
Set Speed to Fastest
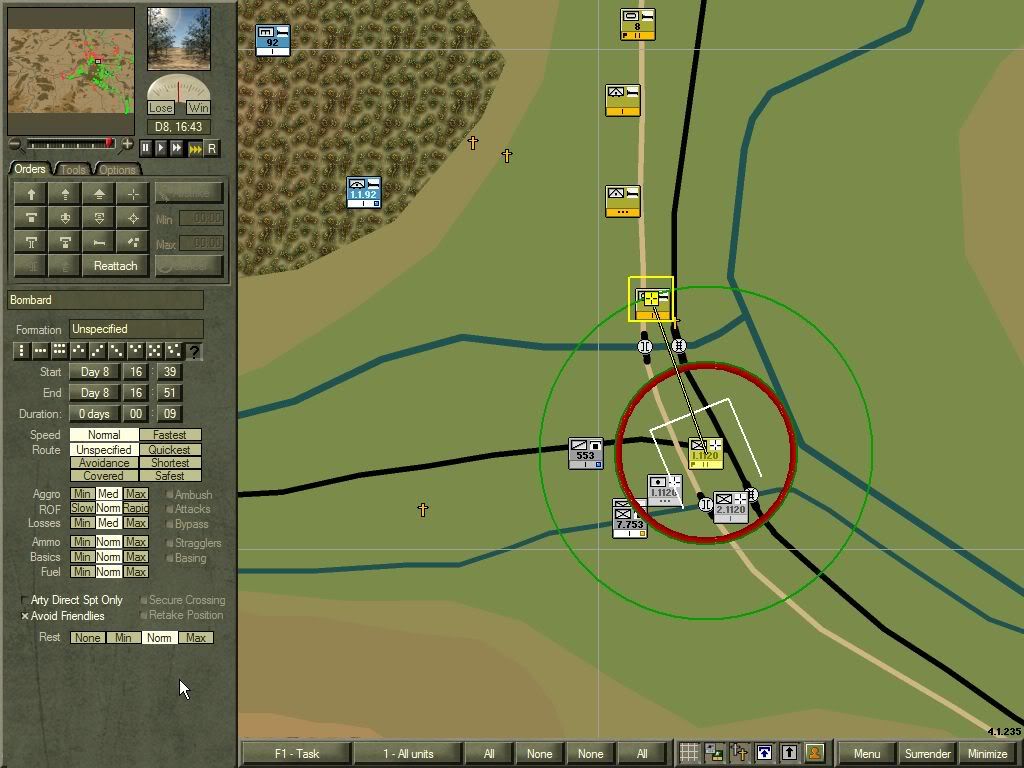pyautogui.click(x=170, y=435)
